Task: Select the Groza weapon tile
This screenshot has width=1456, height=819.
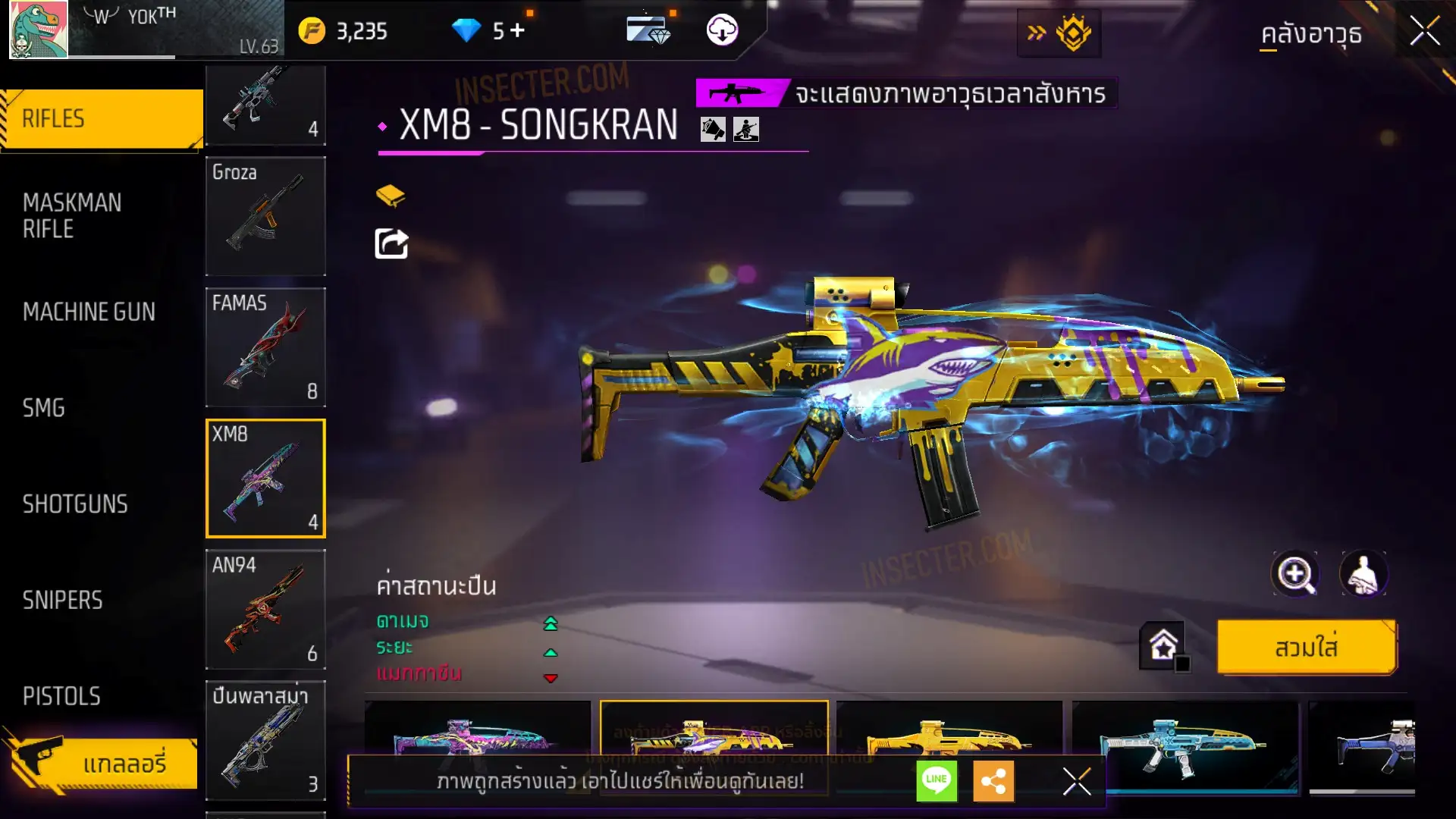Action: (265, 216)
